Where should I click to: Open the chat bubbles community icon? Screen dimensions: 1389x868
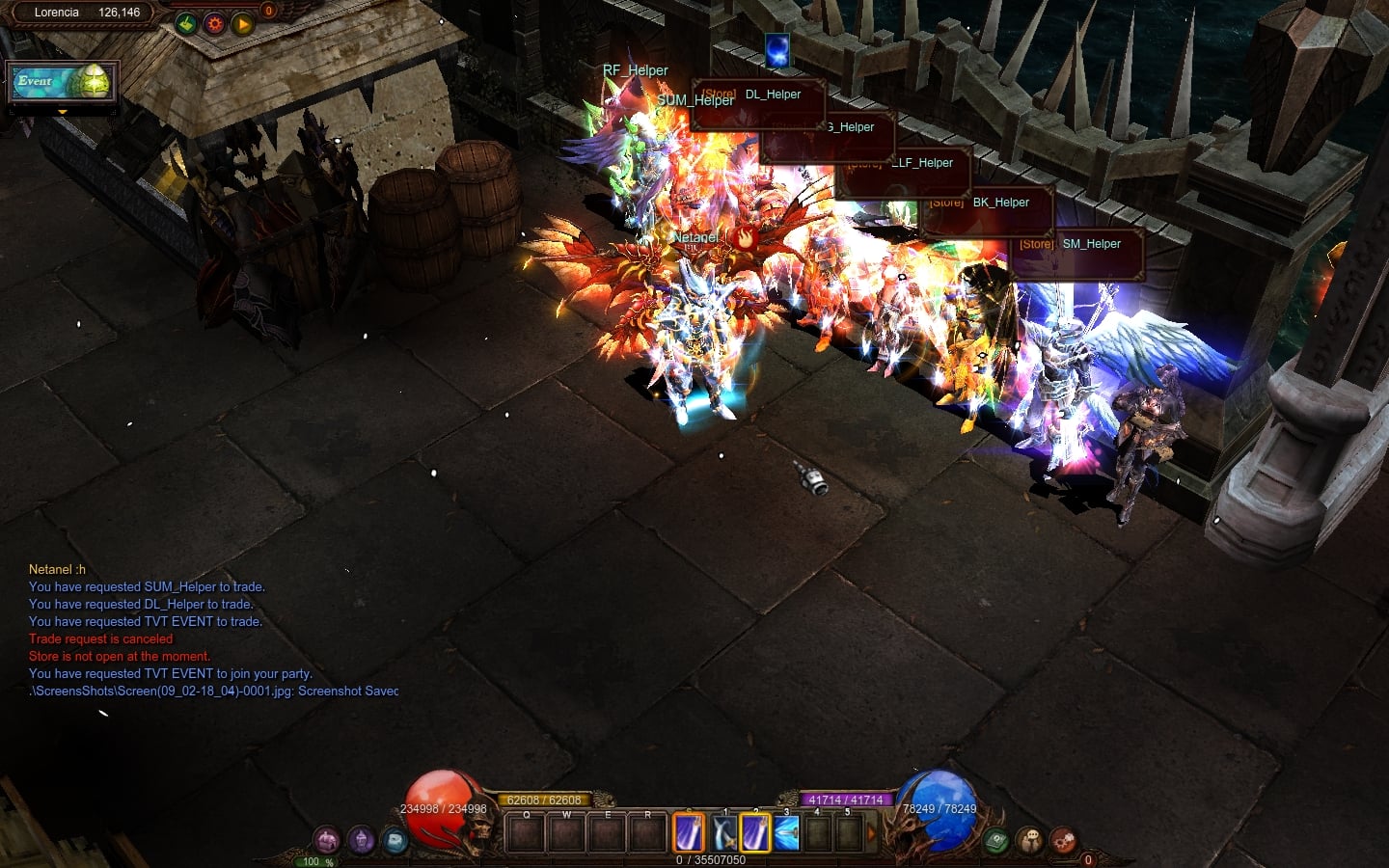1029,841
